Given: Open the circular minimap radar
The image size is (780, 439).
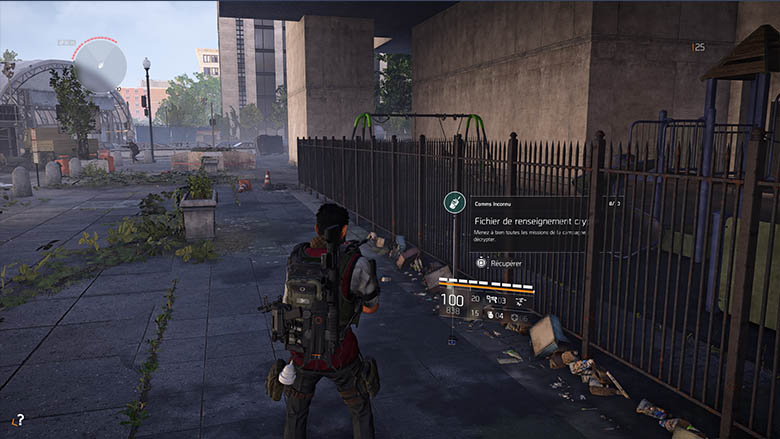Looking at the screenshot, I should 99,65.
